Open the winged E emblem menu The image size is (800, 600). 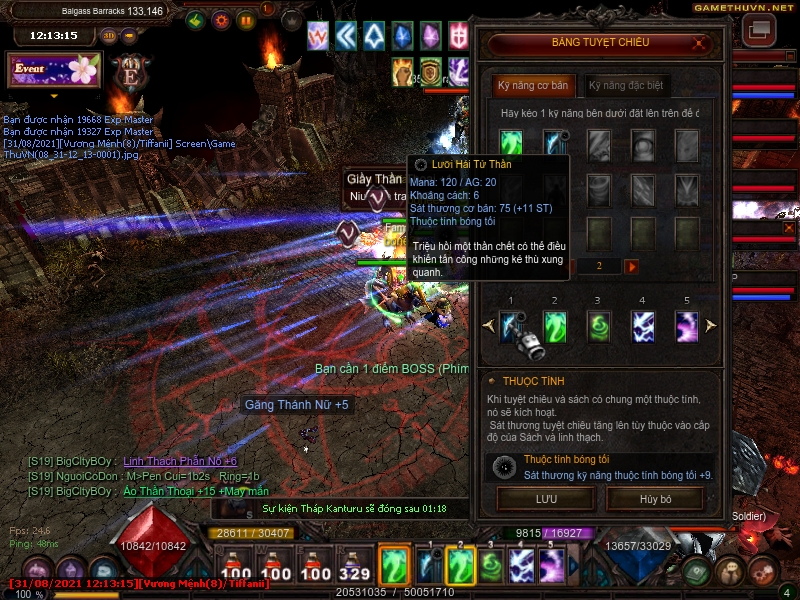click(130, 72)
